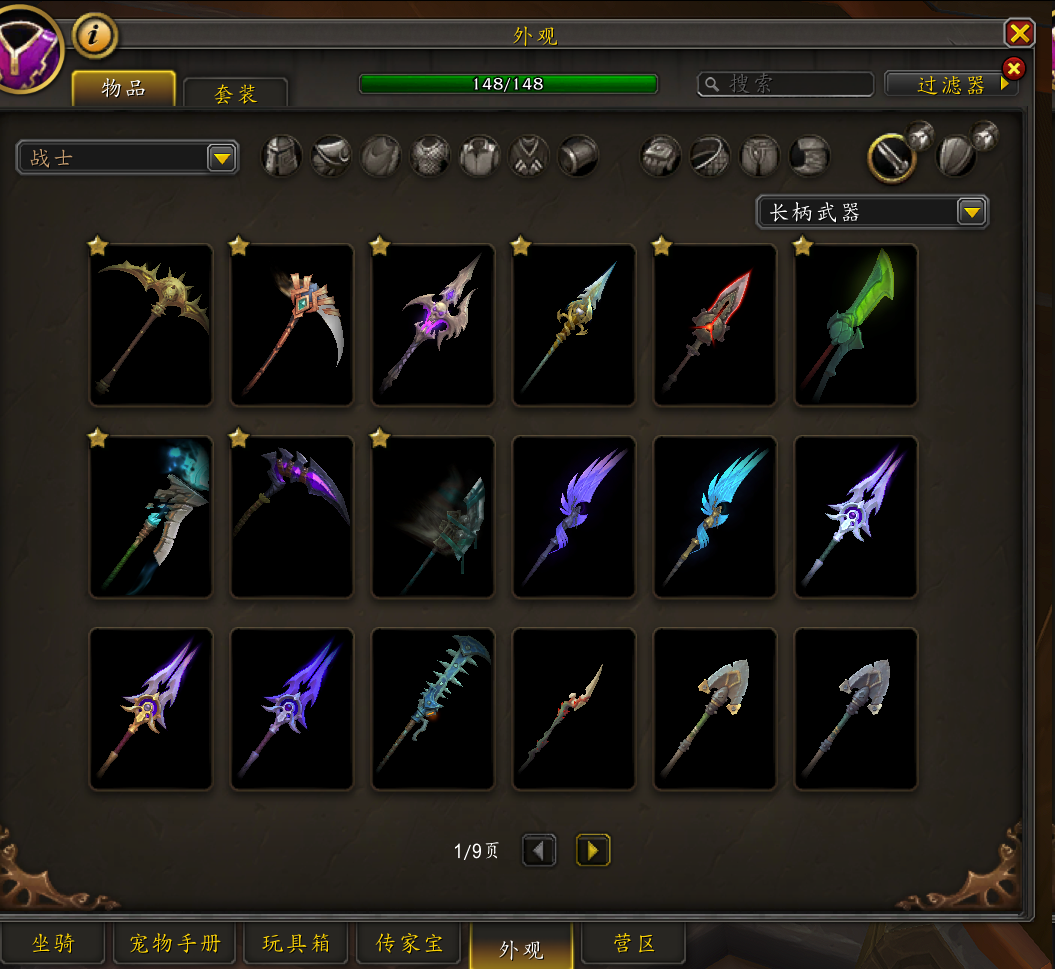
Task: Switch to the 玩具箱 toy box tab
Action: click(296, 944)
